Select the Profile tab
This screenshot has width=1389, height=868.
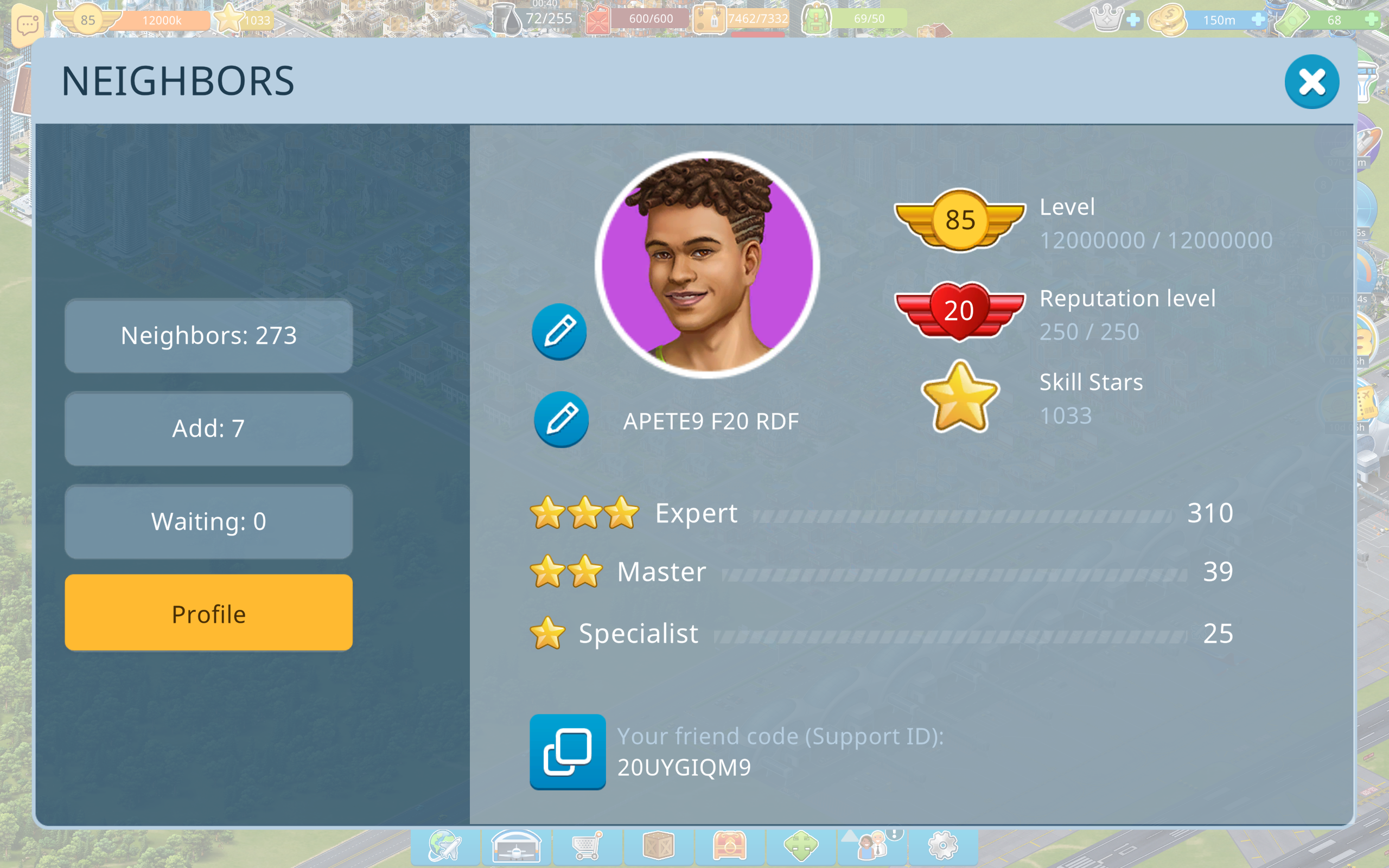tap(208, 613)
